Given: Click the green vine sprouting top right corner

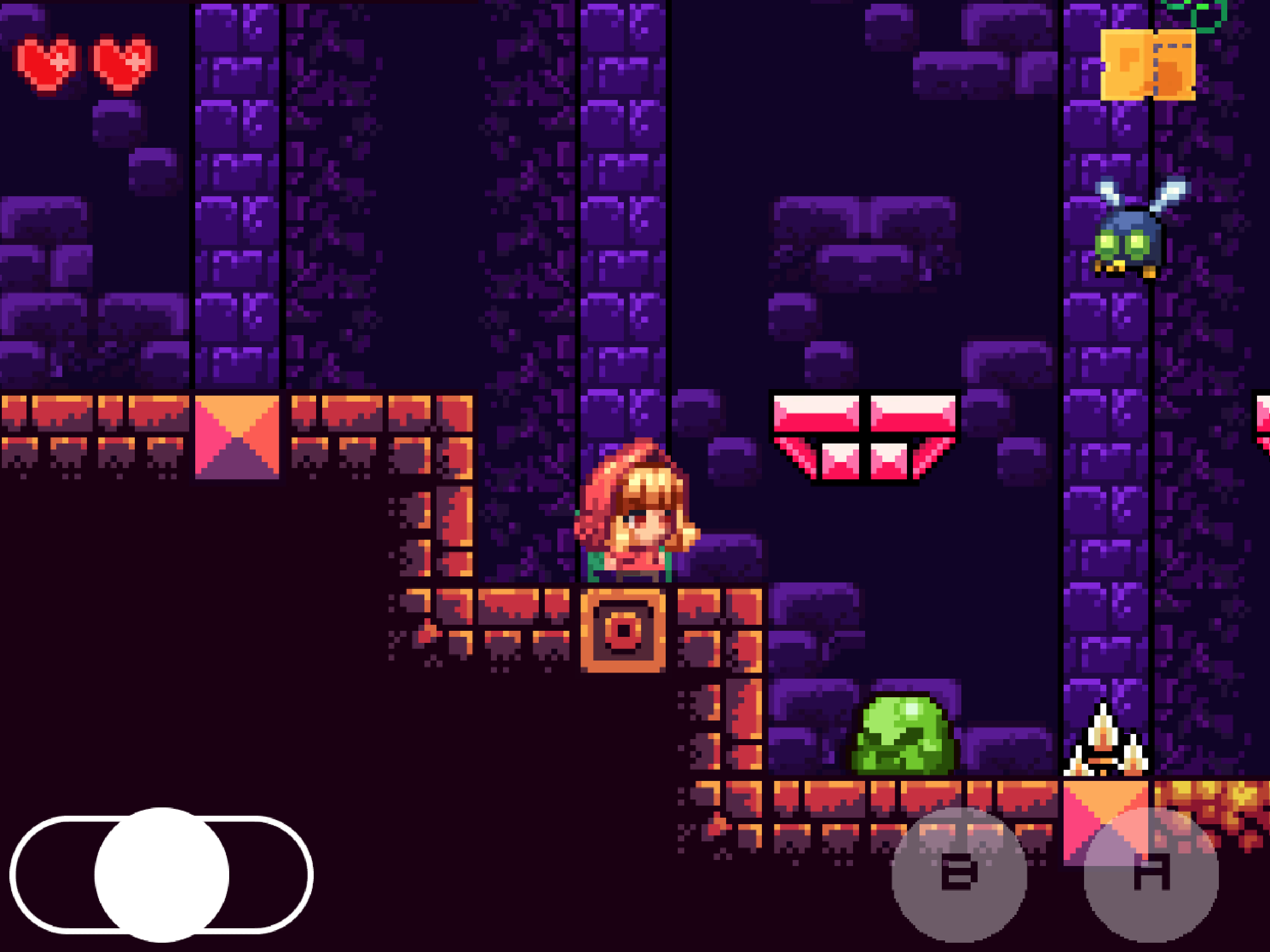Looking at the screenshot, I should coord(1211,14).
